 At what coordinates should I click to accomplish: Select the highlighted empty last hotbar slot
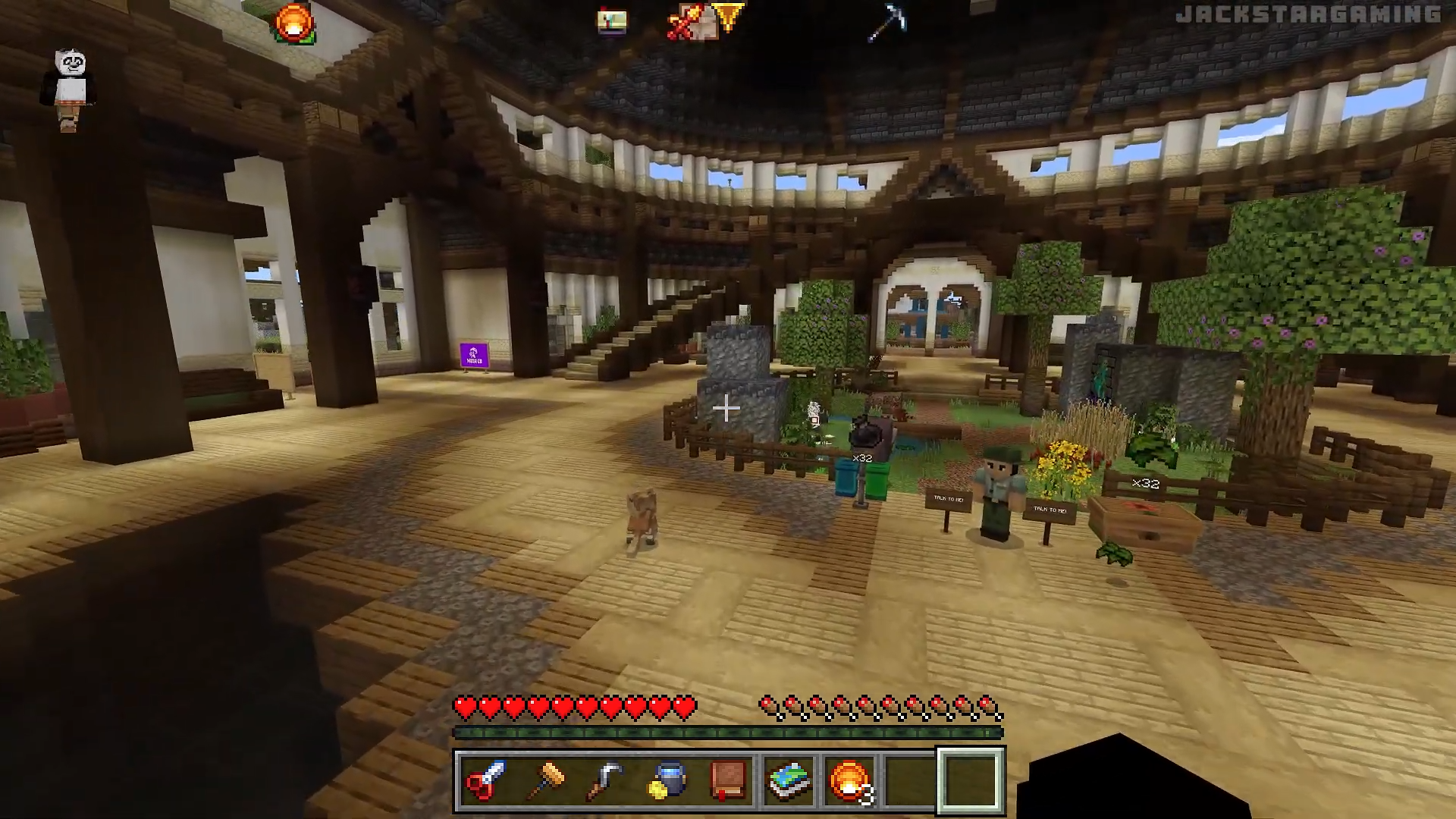click(x=971, y=781)
